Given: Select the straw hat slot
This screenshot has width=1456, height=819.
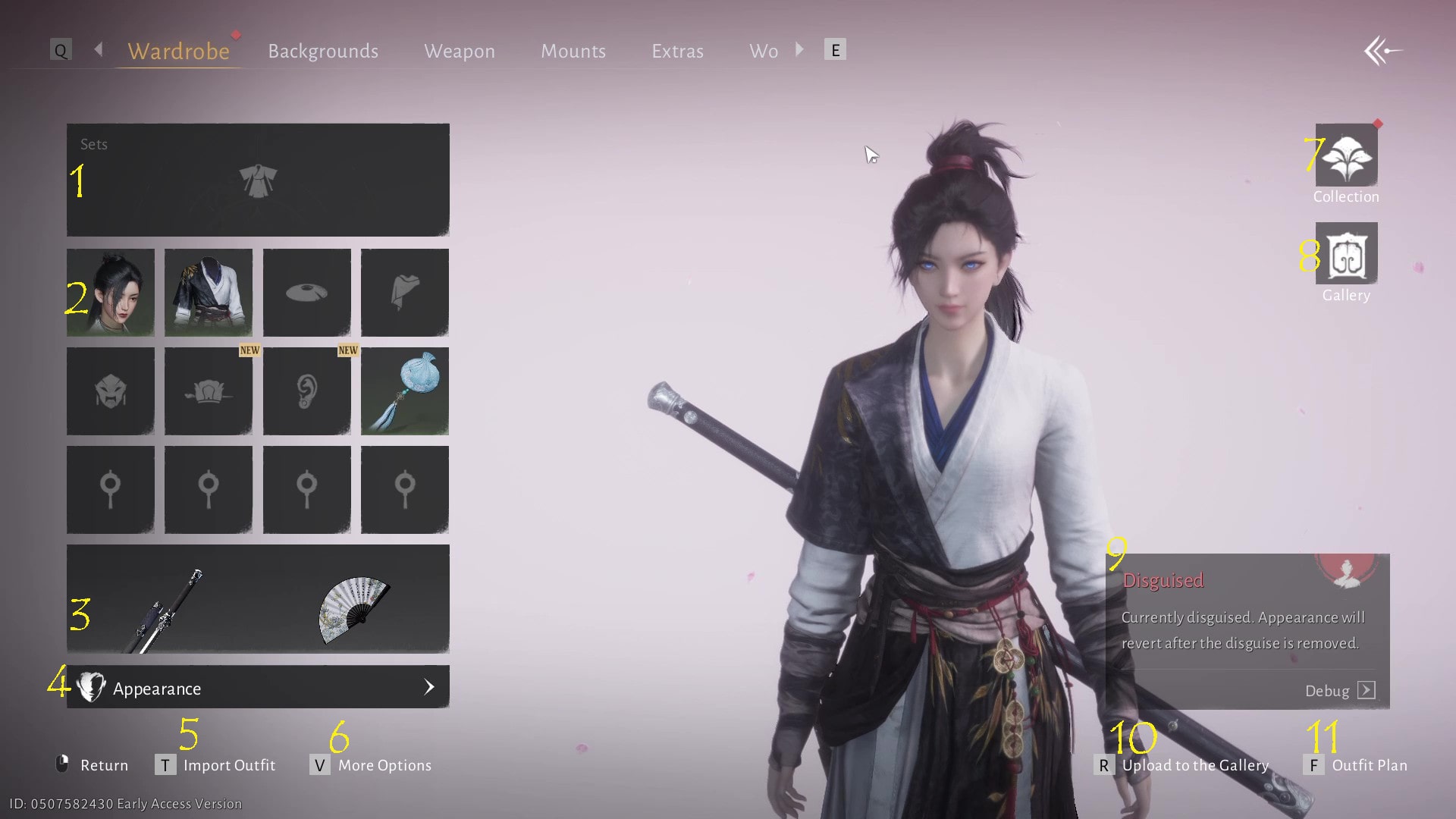Looking at the screenshot, I should tap(306, 293).
